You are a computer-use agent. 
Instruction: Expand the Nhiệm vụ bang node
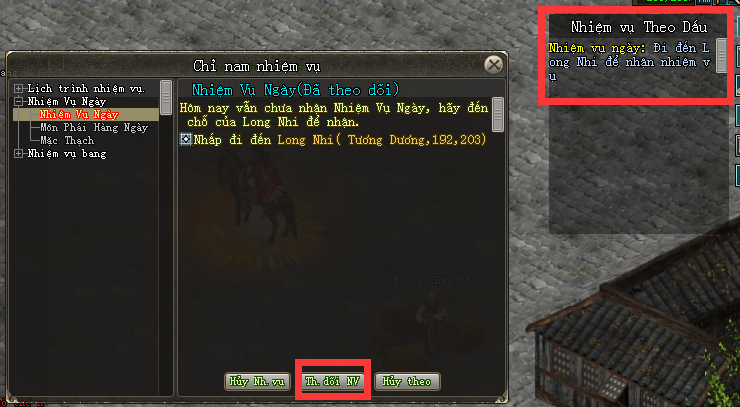[18, 153]
